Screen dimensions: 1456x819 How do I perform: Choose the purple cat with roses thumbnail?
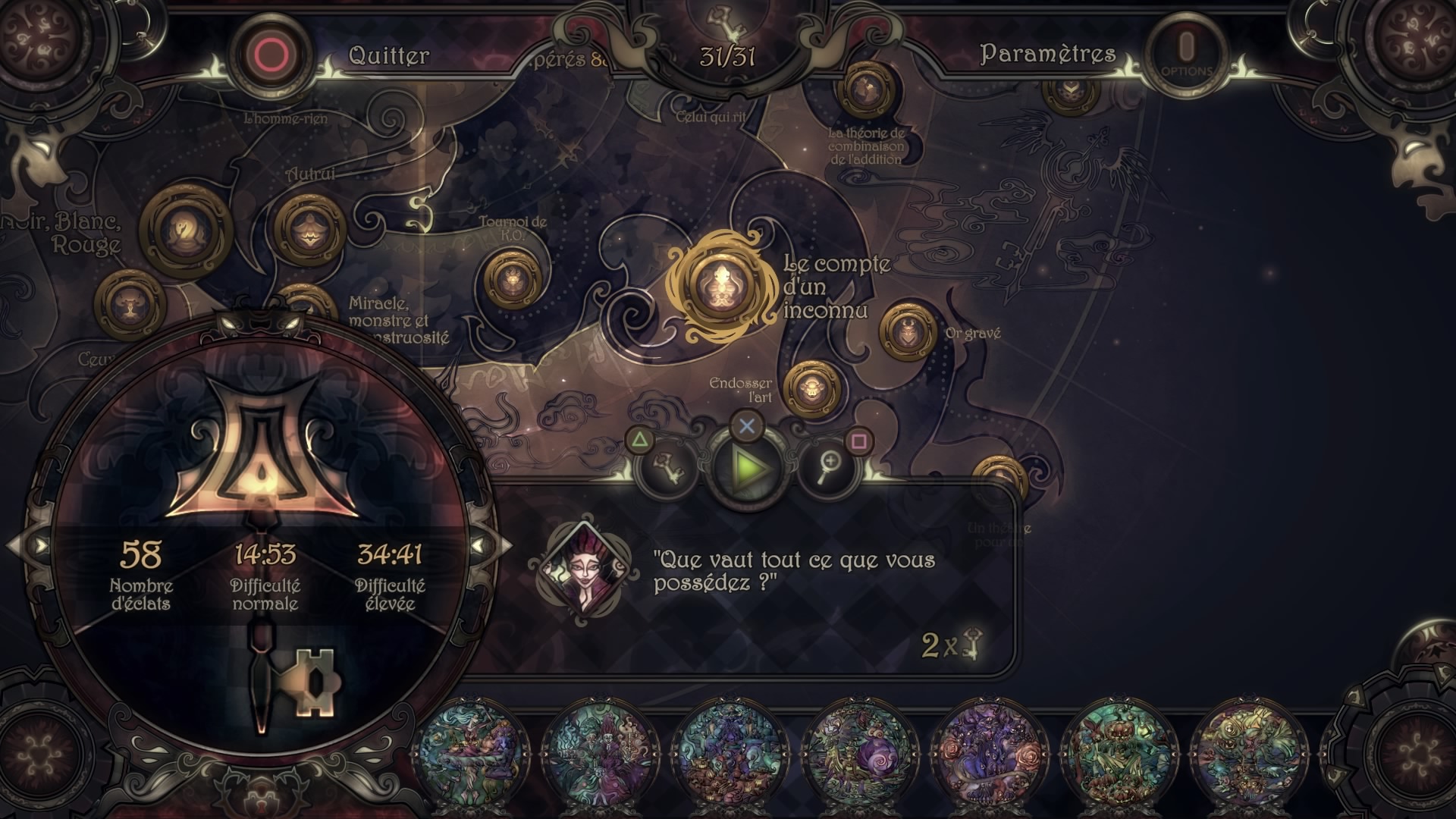tap(990, 753)
